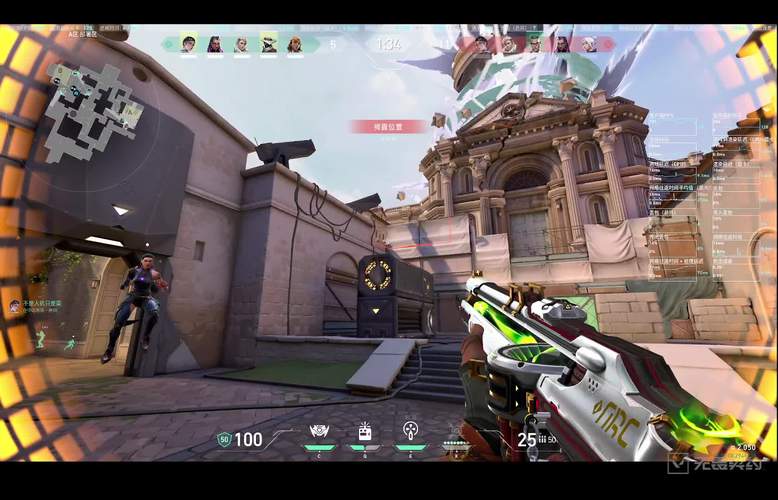
Task: Click the ultimate ability icon with charge dots
Action: [x=456, y=438]
